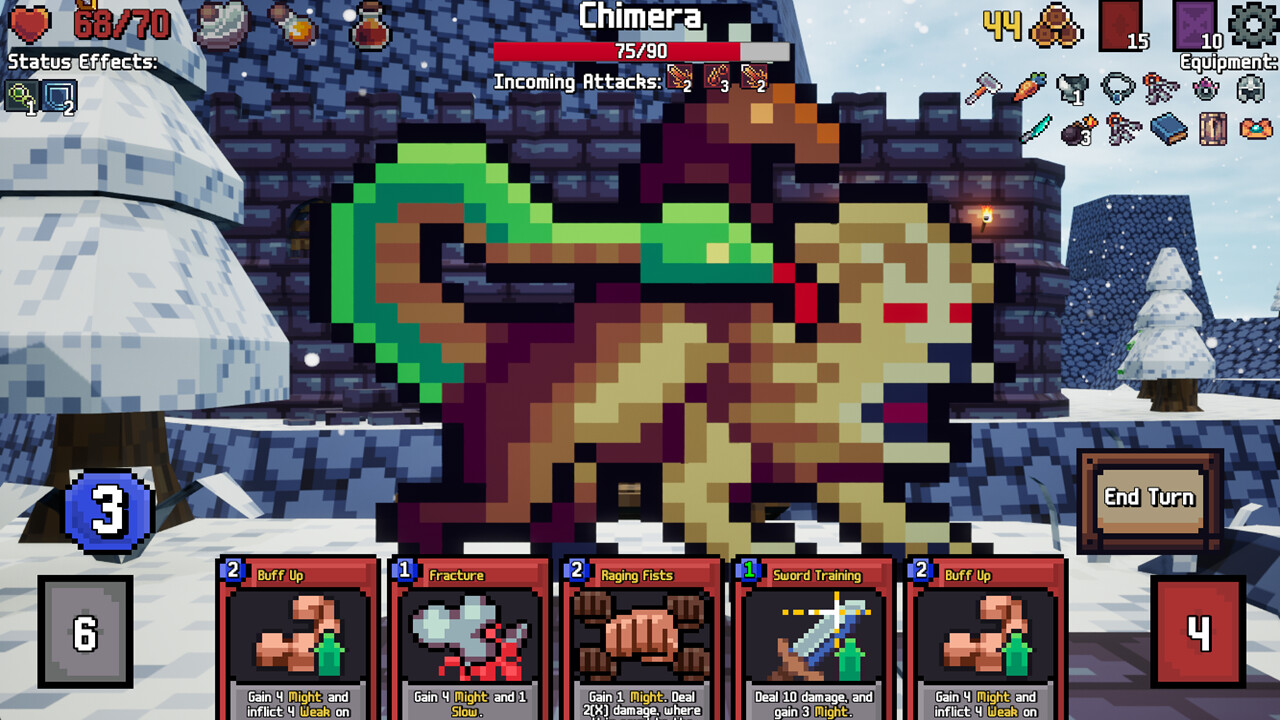Select the Sword Training card
Viewport: 1280px width, 720px height.
810,640
